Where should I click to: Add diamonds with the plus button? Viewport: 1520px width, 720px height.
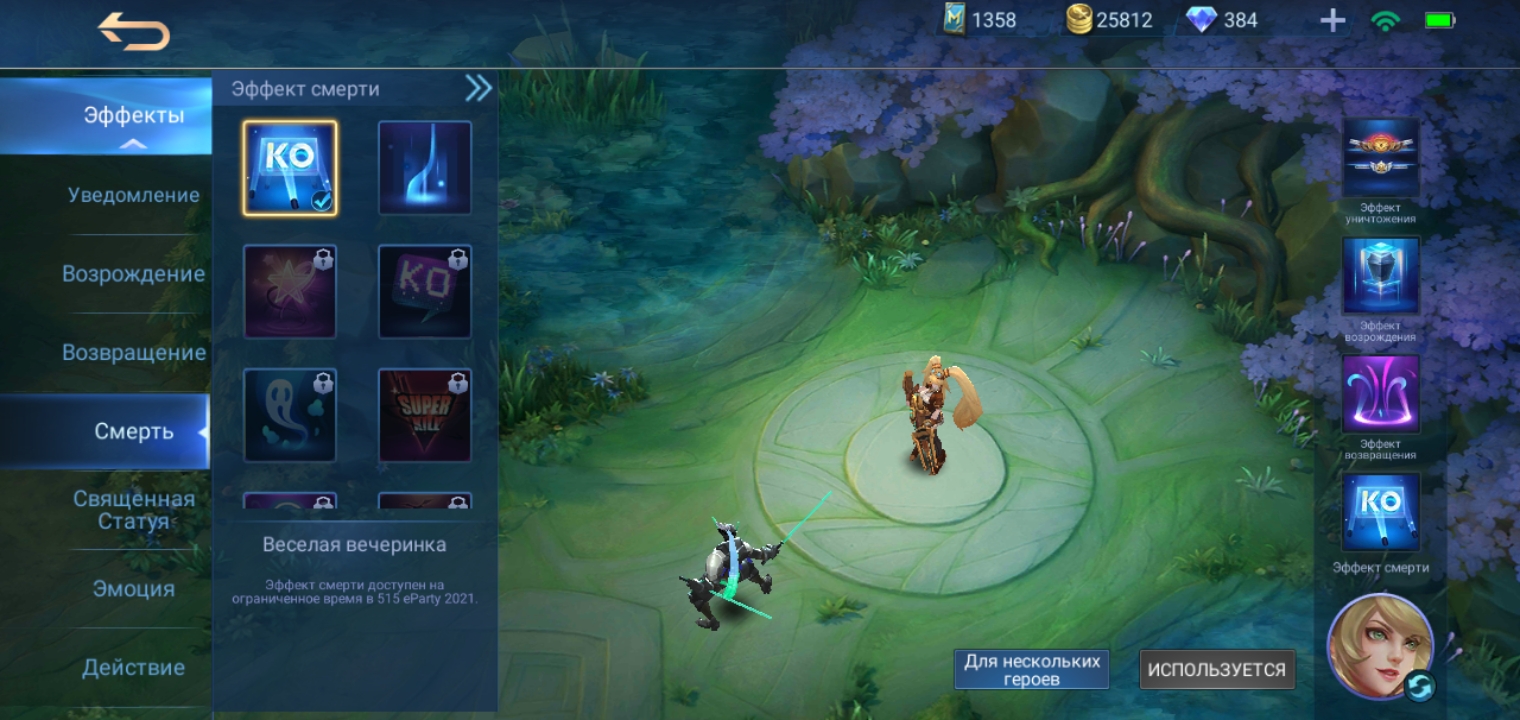1332,21
